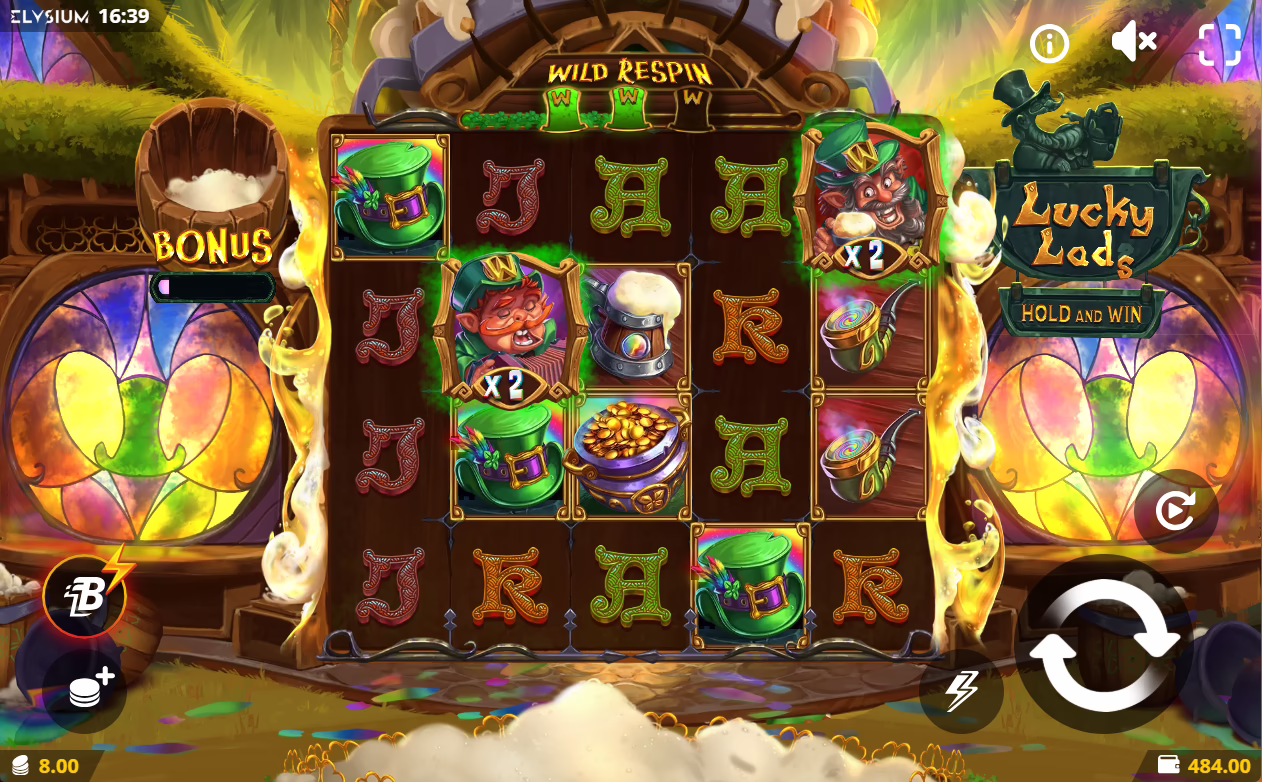Open the autoplay options
The image size is (1262, 782).
click(1175, 511)
